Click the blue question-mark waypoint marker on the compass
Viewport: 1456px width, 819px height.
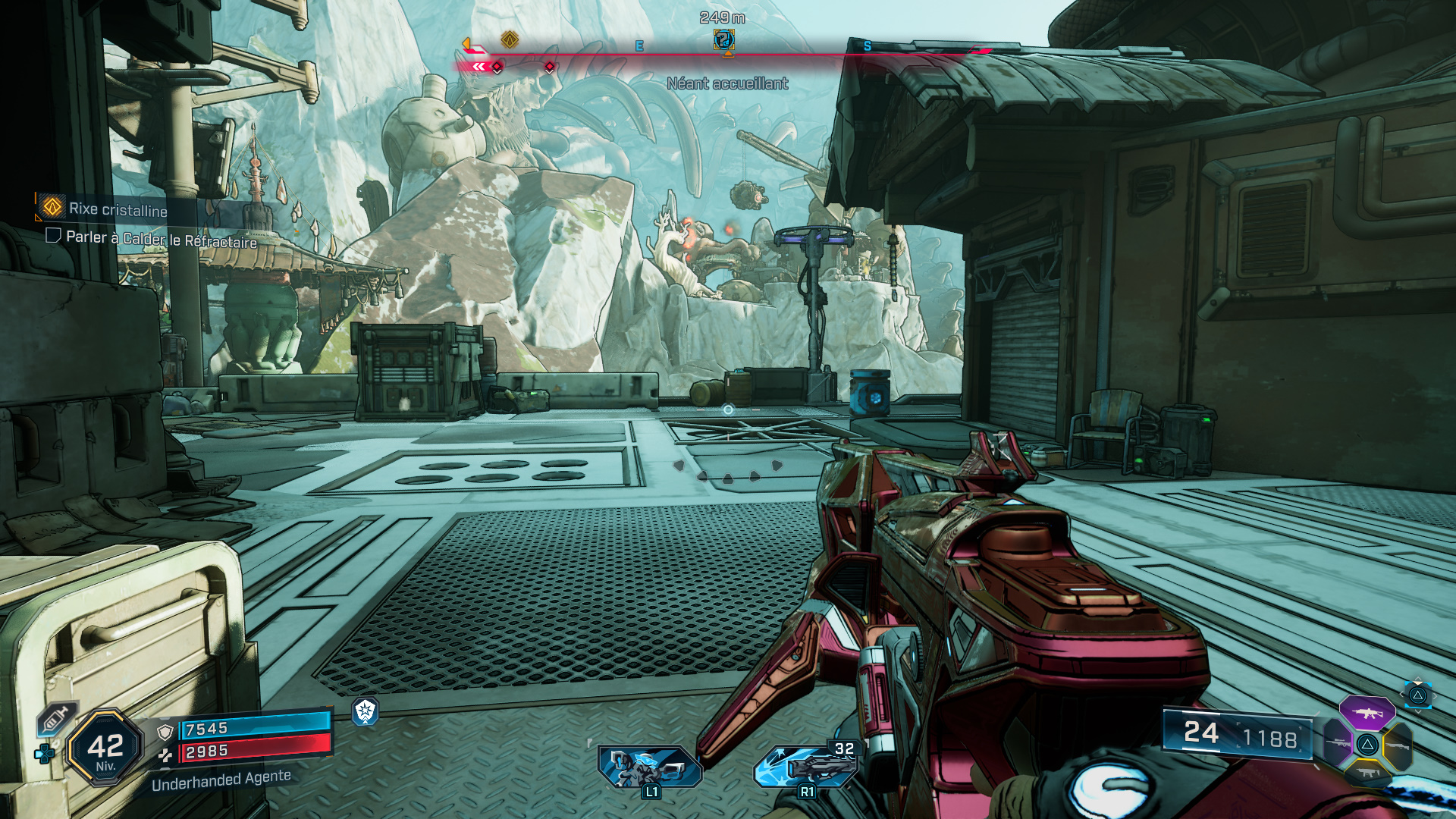click(723, 39)
